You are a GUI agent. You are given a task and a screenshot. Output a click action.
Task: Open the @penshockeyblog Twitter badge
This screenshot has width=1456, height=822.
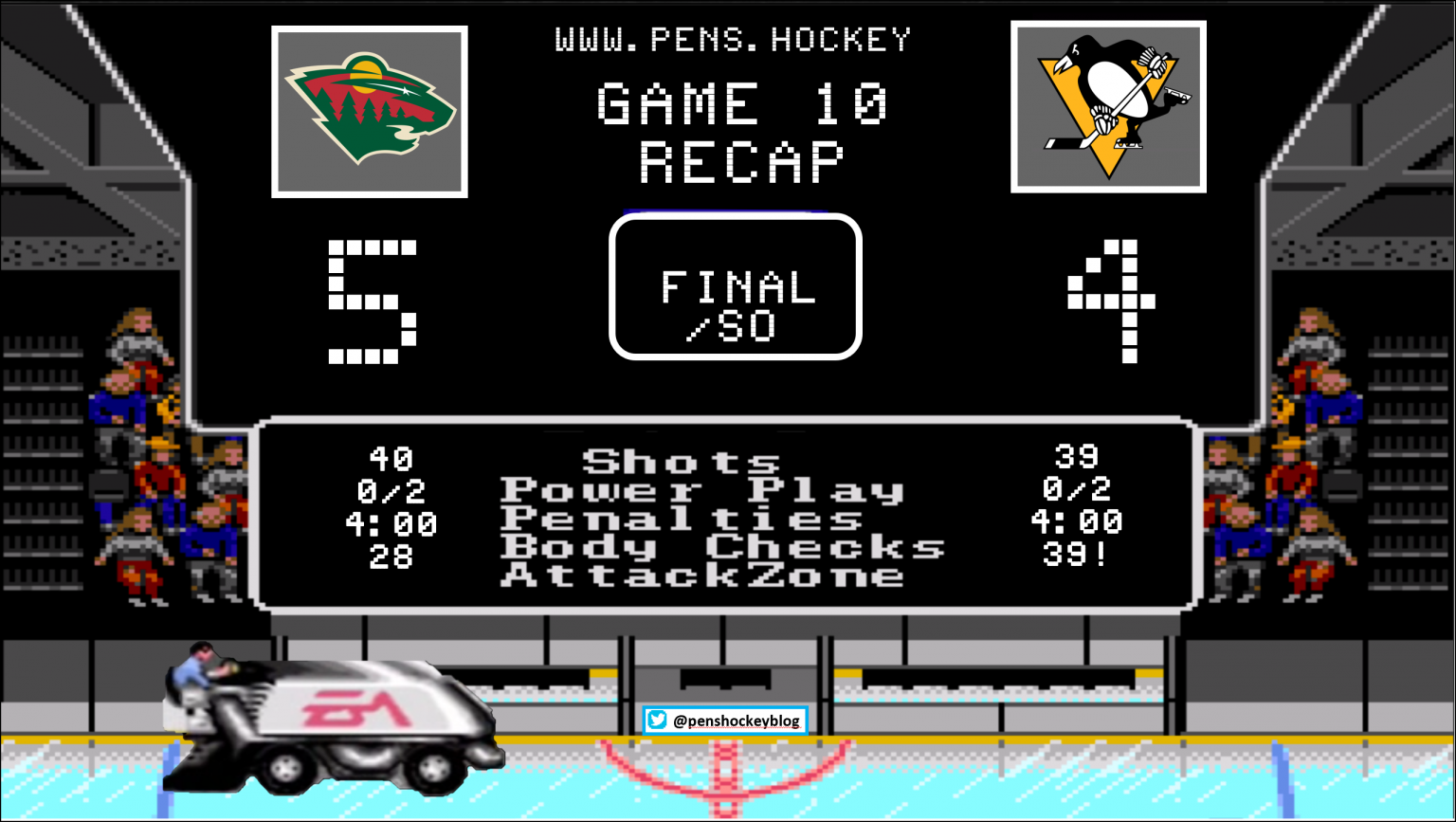tap(725, 721)
